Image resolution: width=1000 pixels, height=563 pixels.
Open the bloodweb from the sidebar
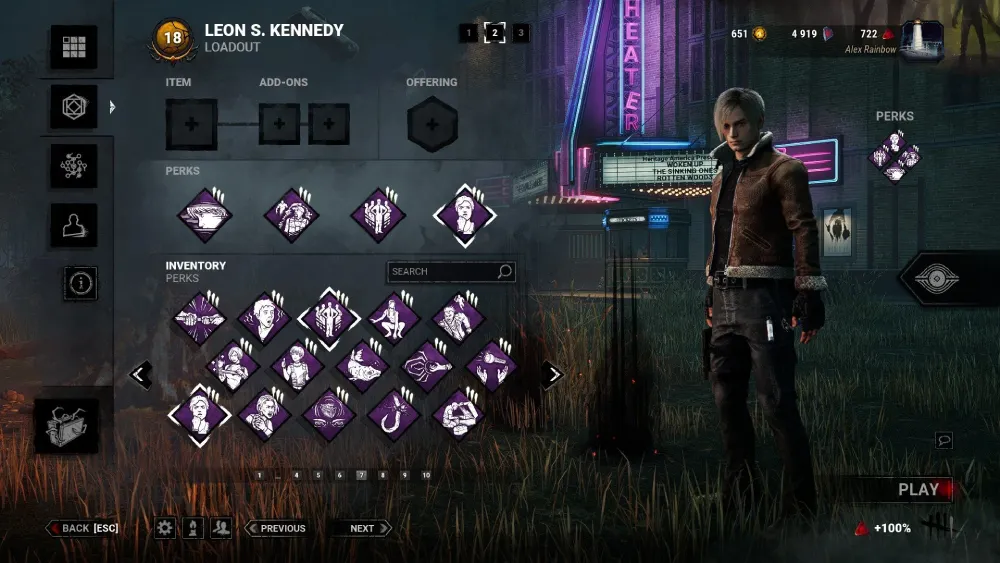[74, 166]
